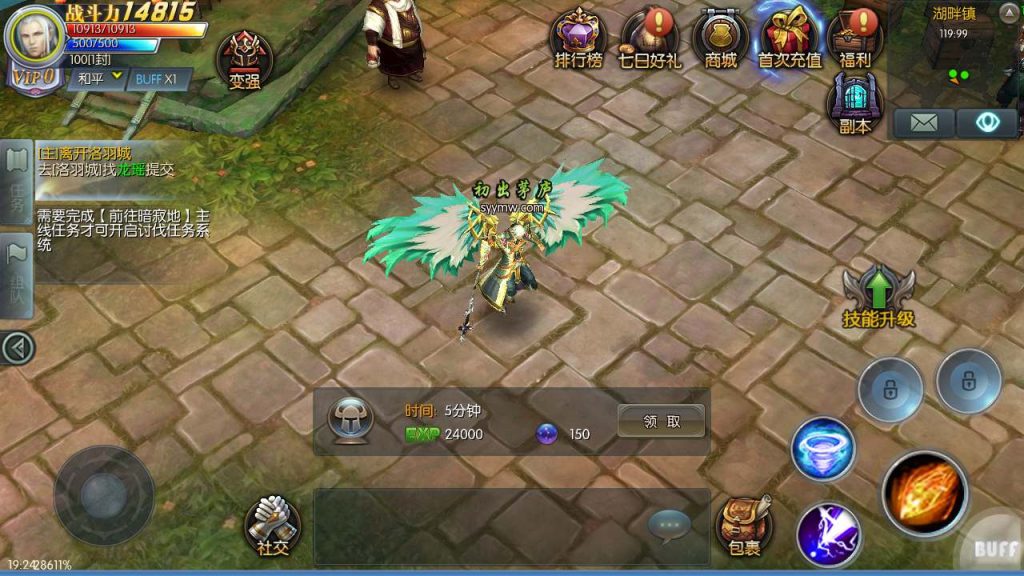The image size is (1024, 576).
Task: Open the 社交 social menu
Action: [272, 525]
